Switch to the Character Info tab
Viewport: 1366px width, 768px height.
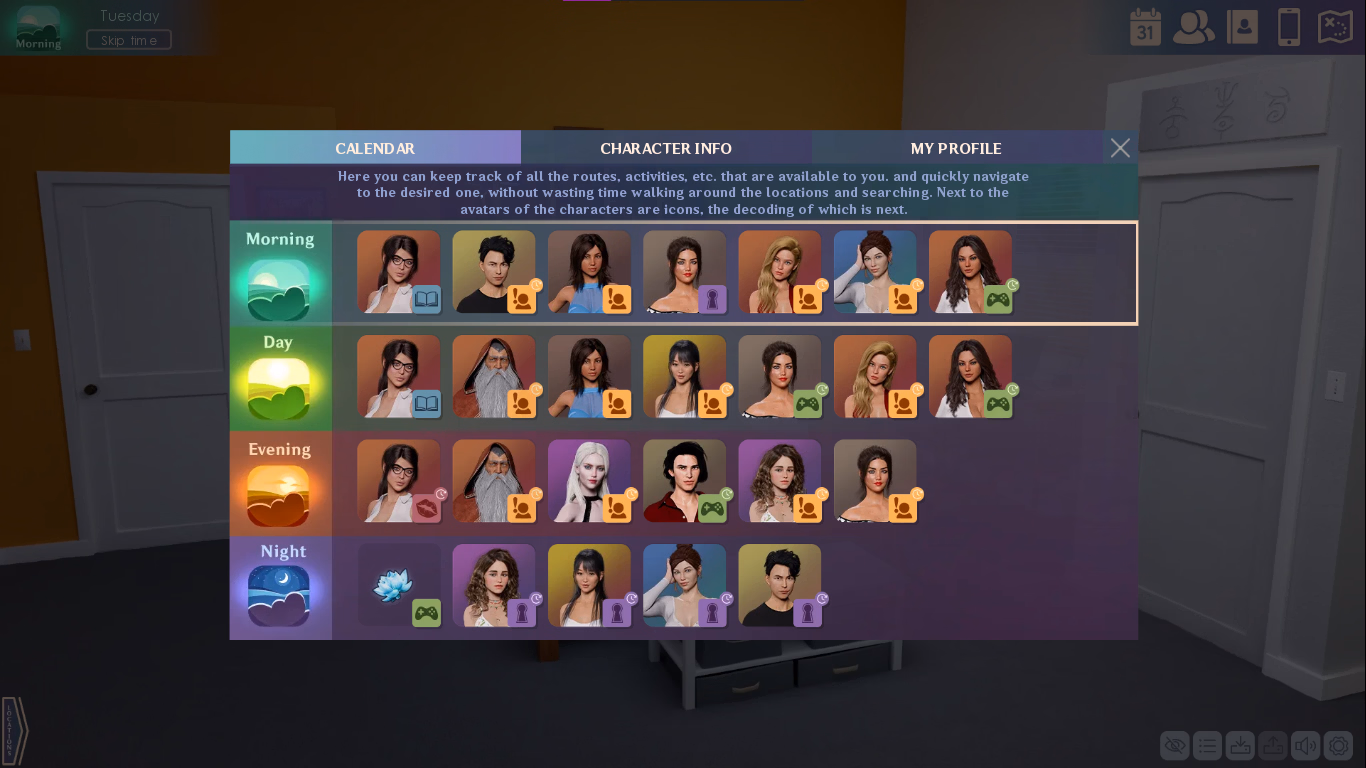666,148
